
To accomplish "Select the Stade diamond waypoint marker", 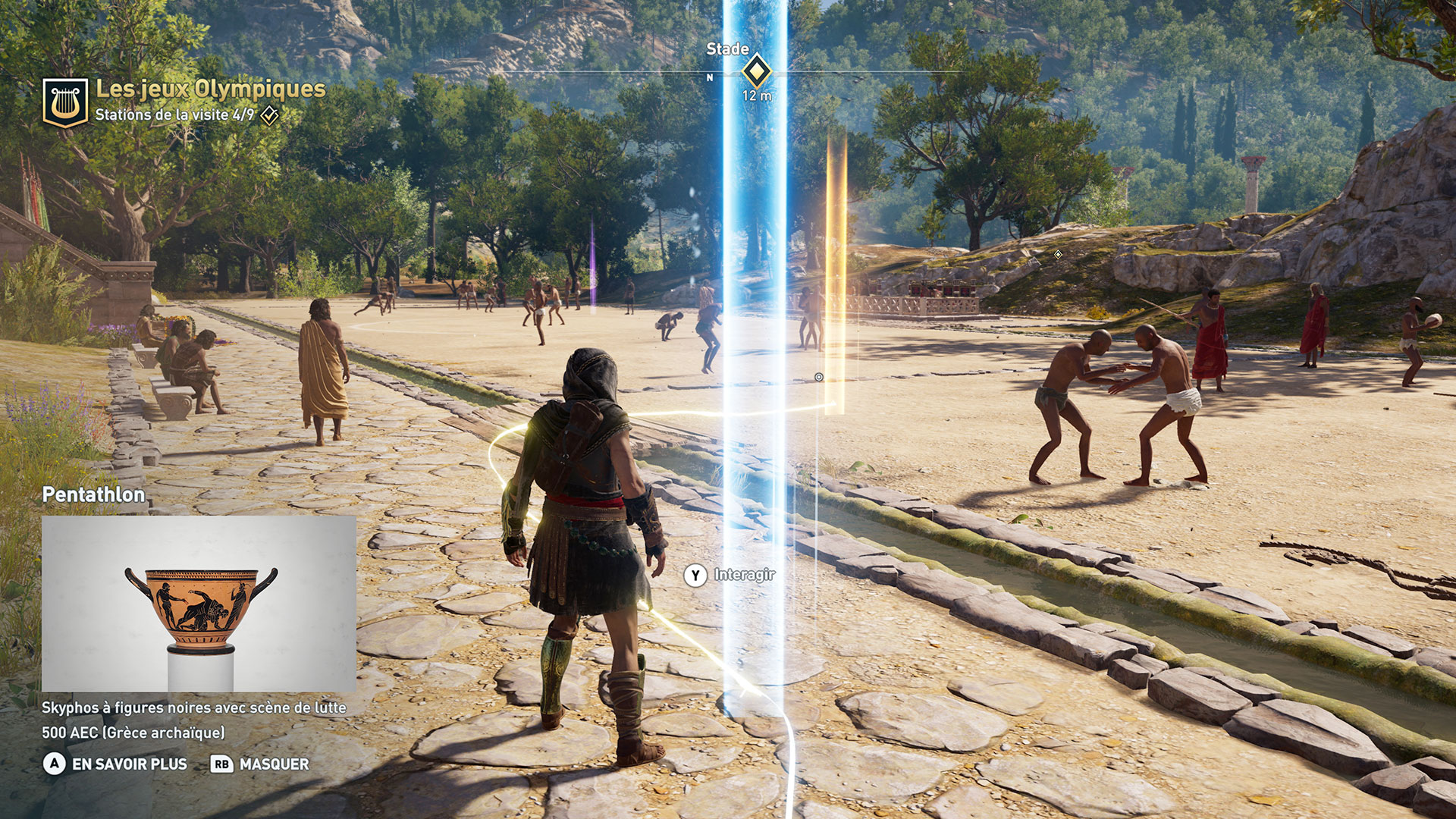I will click(x=756, y=72).
